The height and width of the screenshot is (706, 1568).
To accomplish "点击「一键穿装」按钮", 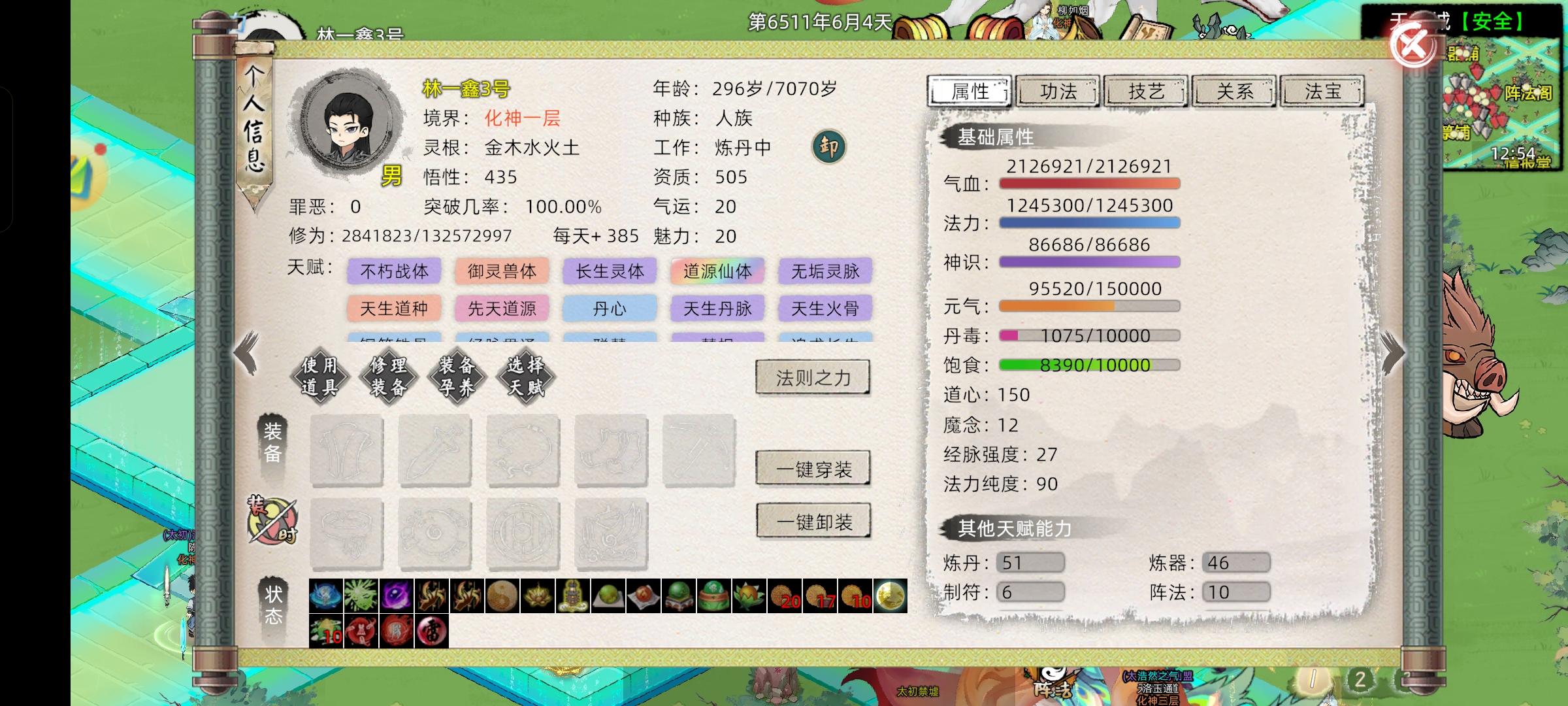I will (812, 468).
